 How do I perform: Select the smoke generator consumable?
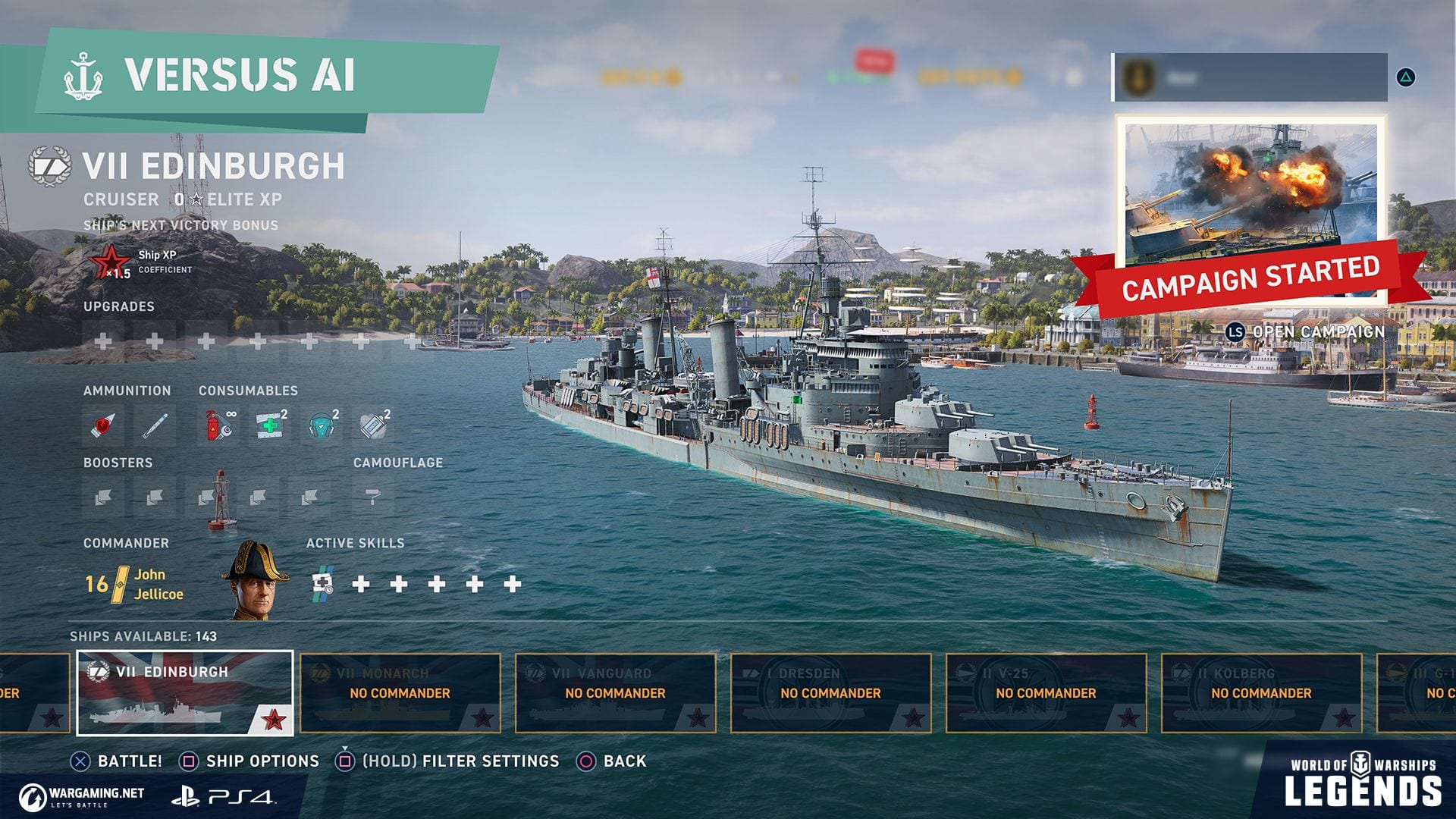(374, 425)
